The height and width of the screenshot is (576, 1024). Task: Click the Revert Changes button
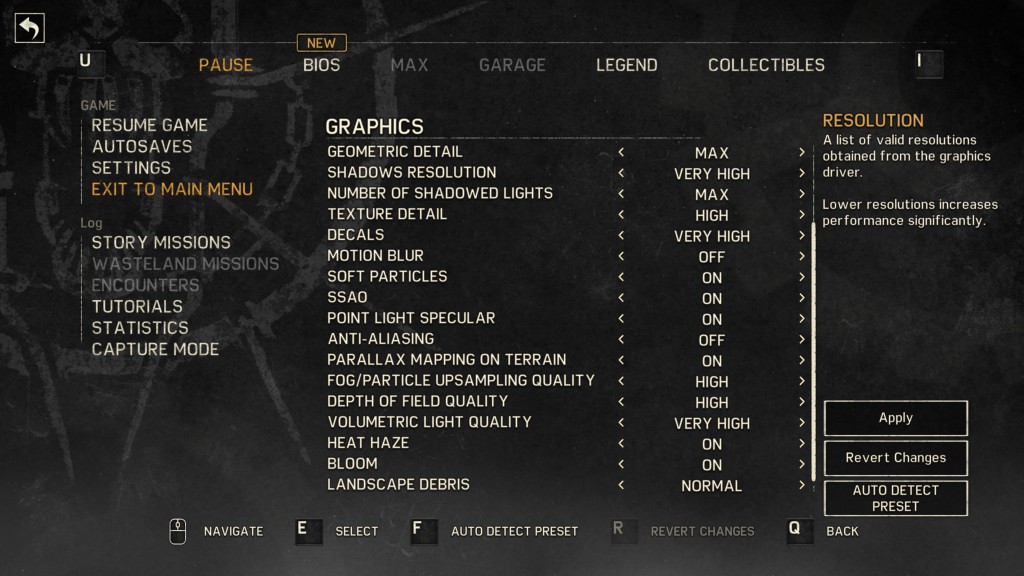895,458
